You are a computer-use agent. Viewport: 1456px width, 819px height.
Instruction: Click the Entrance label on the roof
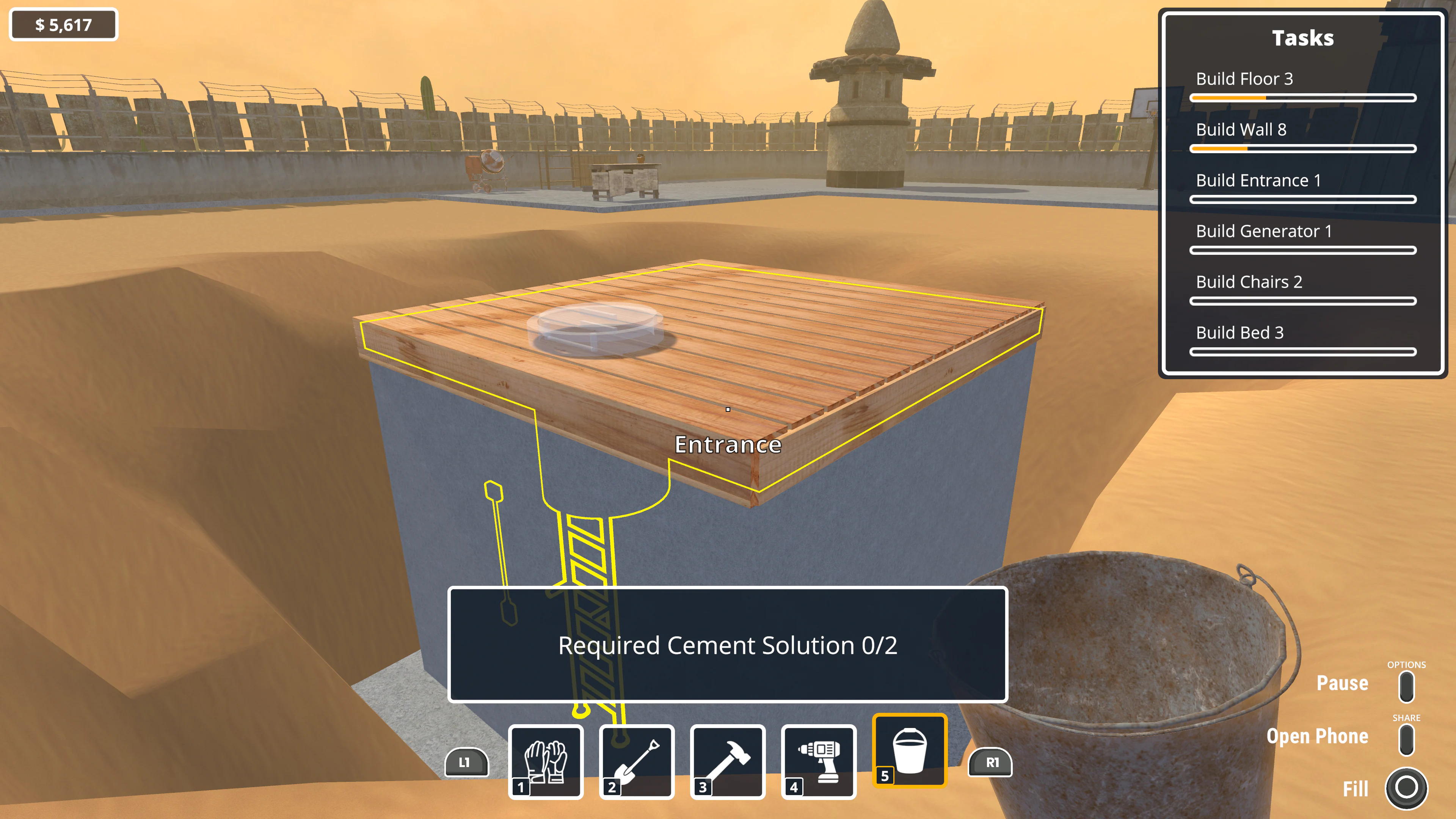pos(728,445)
